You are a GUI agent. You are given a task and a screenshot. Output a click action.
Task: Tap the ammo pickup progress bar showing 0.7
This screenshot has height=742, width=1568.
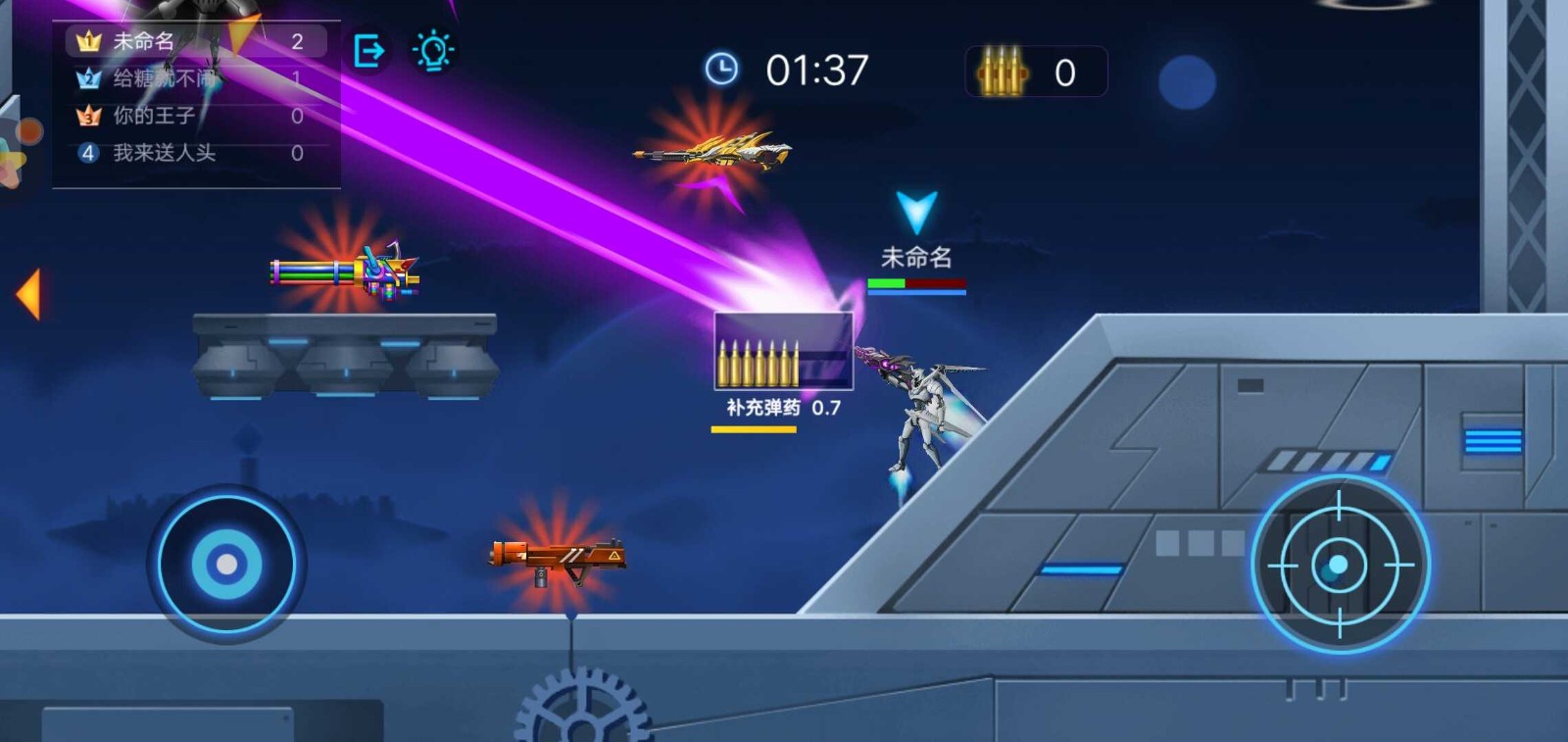pos(754,426)
